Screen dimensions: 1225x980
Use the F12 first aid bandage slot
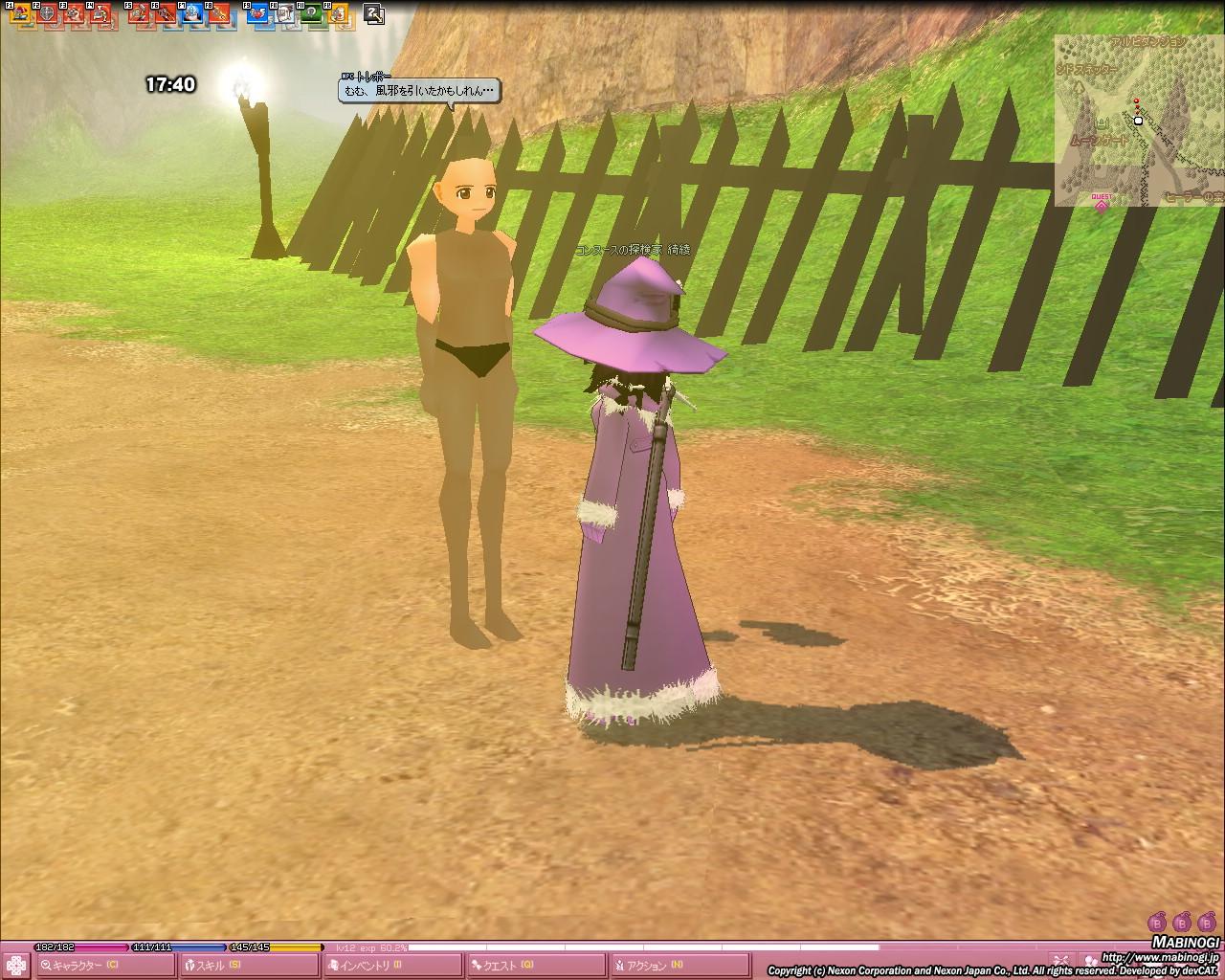coord(338,13)
